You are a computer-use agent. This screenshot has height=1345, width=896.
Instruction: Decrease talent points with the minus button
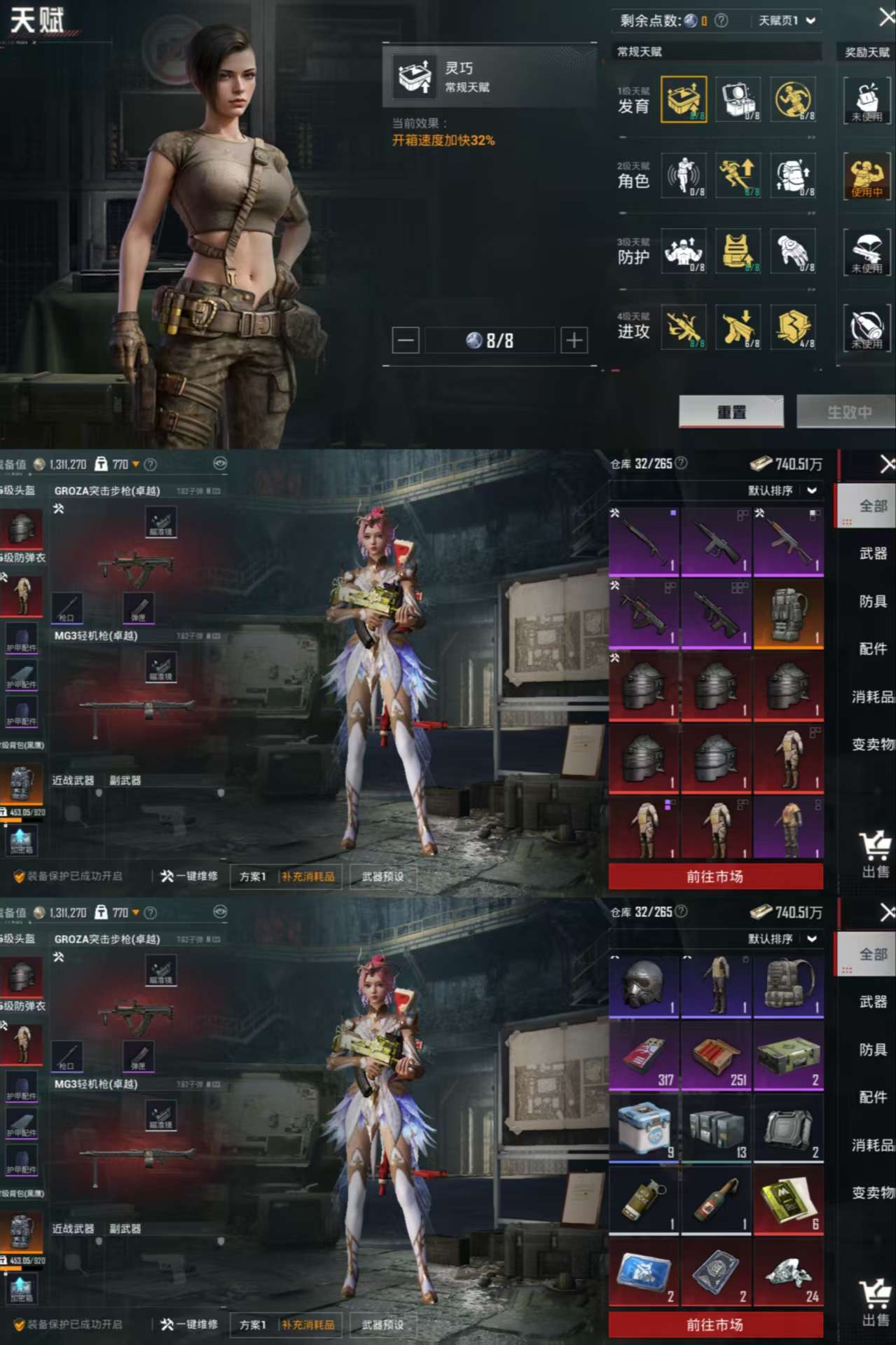tap(406, 340)
